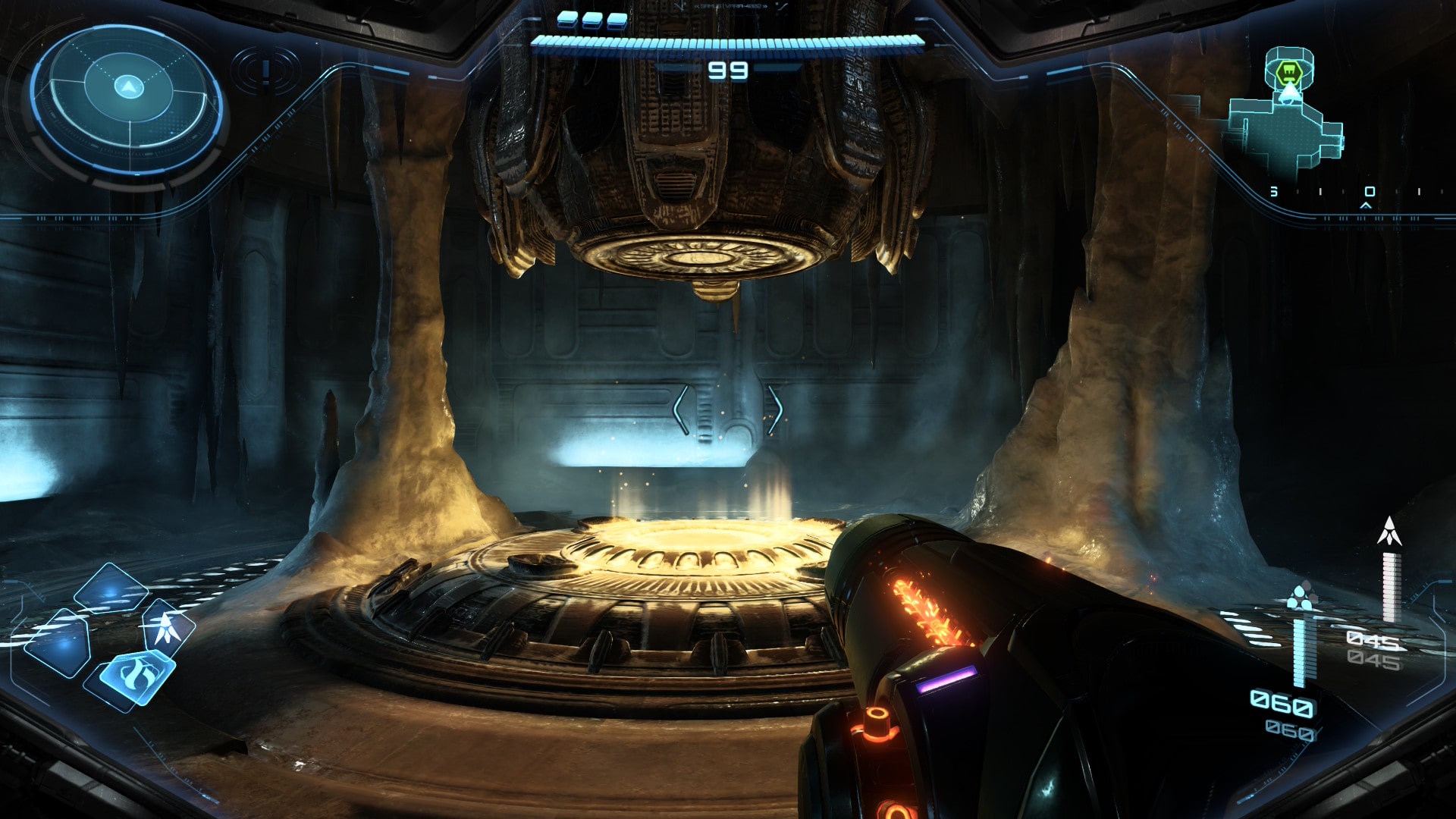
Task: Click the missile icon above ammo gauge
Action: 1389,531
